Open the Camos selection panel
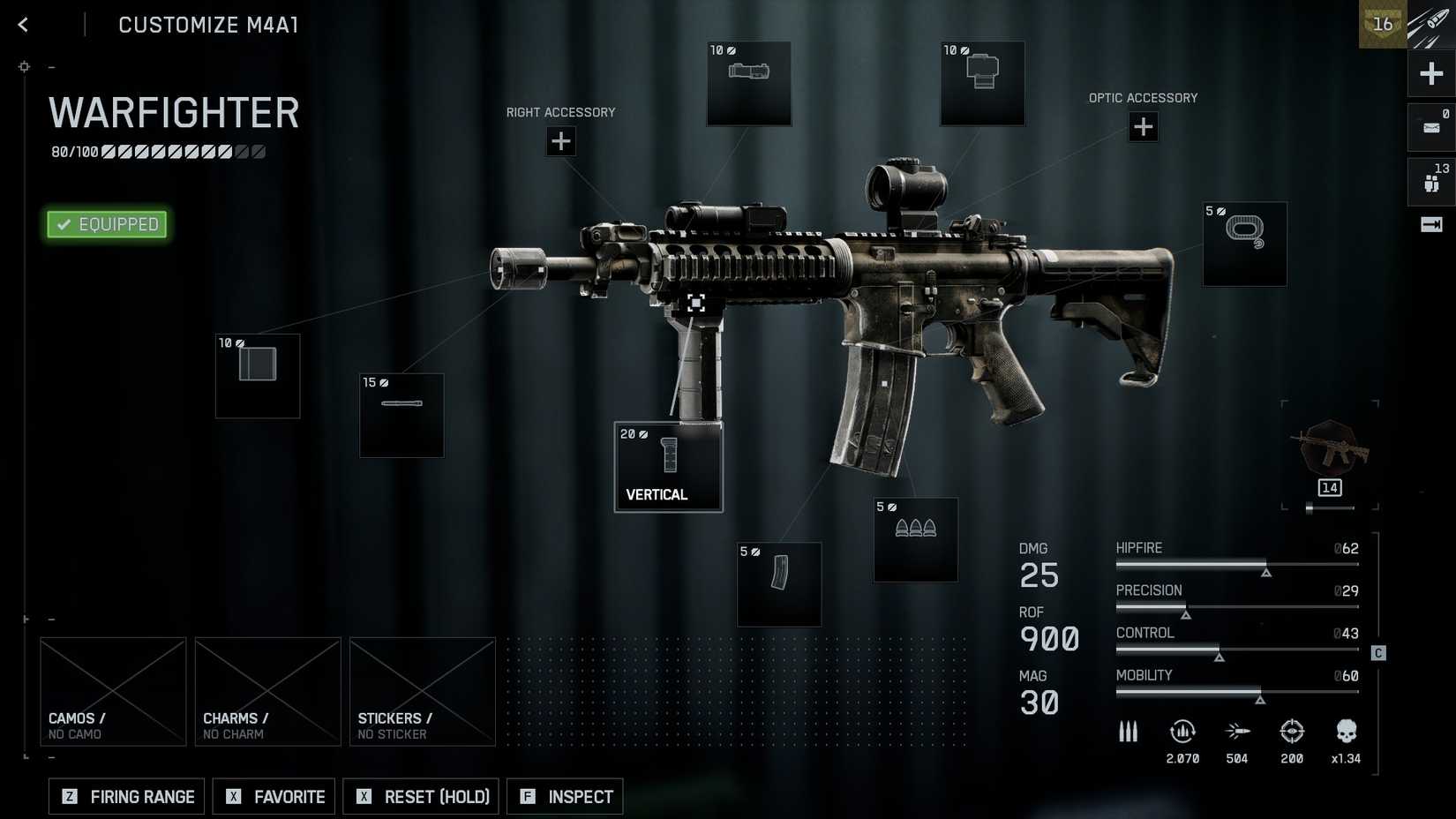This screenshot has width=1456, height=819. point(113,691)
